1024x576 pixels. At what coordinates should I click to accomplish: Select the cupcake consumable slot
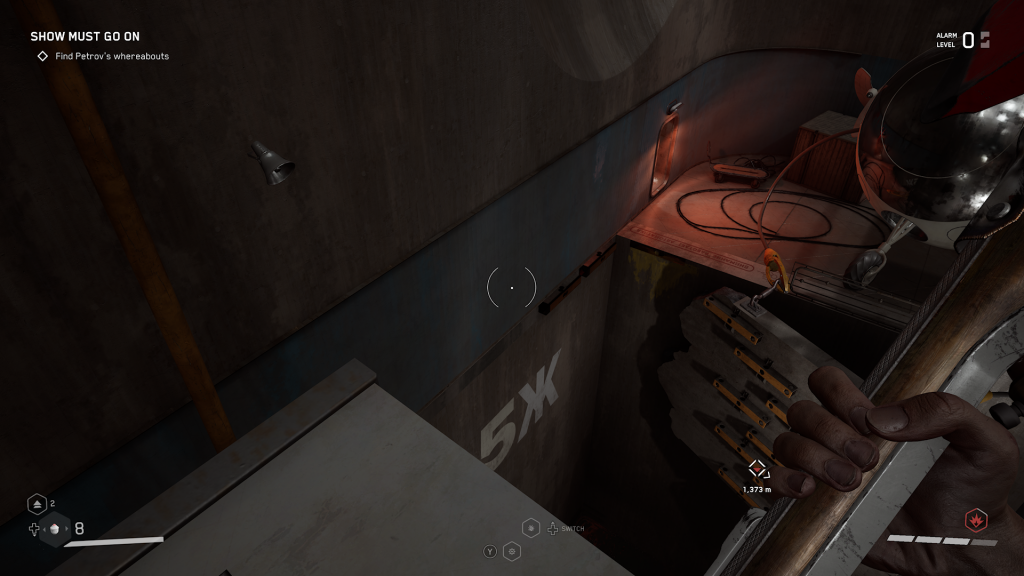[54, 530]
